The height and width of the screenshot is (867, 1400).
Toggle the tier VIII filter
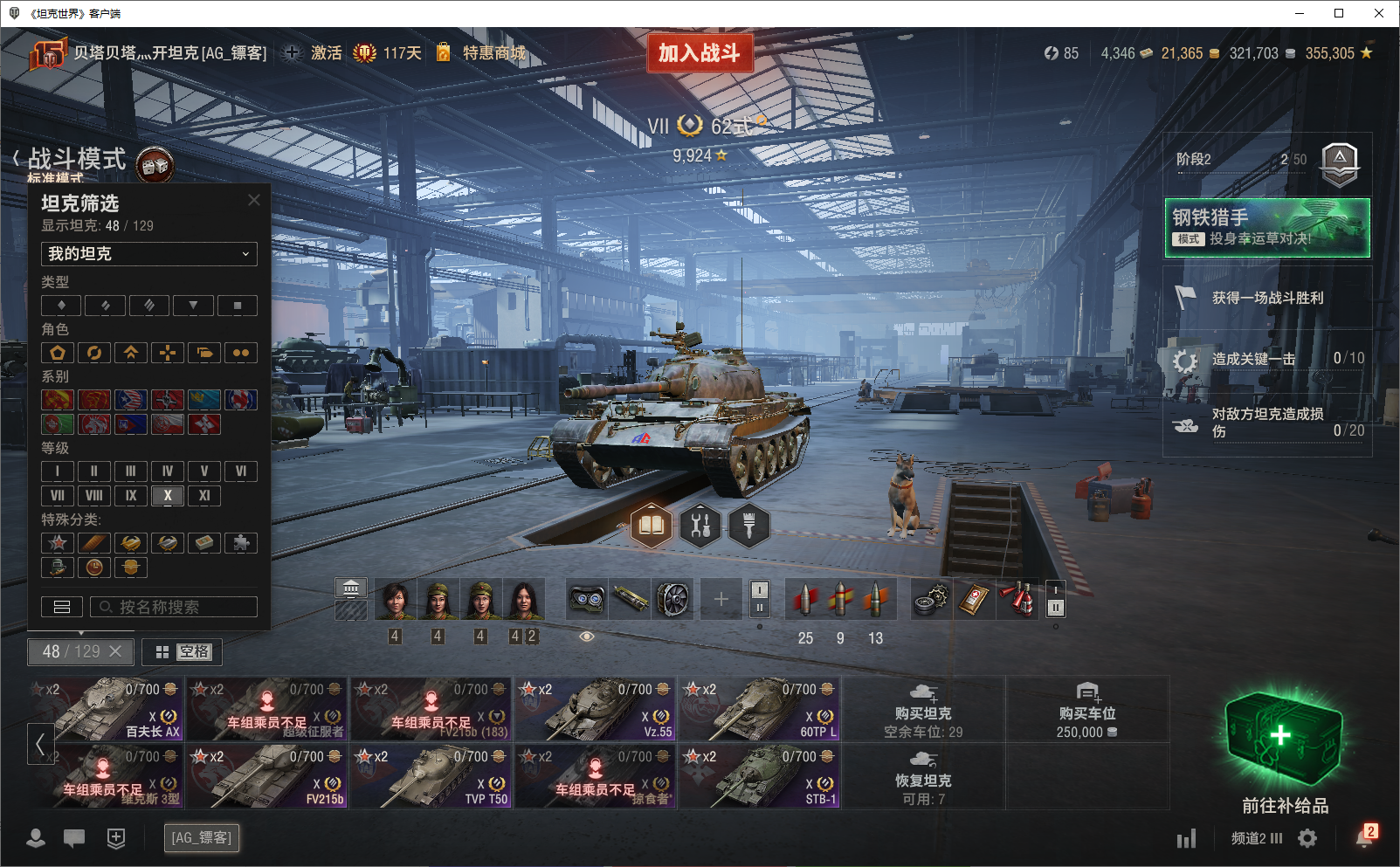[x=94, y=496]
